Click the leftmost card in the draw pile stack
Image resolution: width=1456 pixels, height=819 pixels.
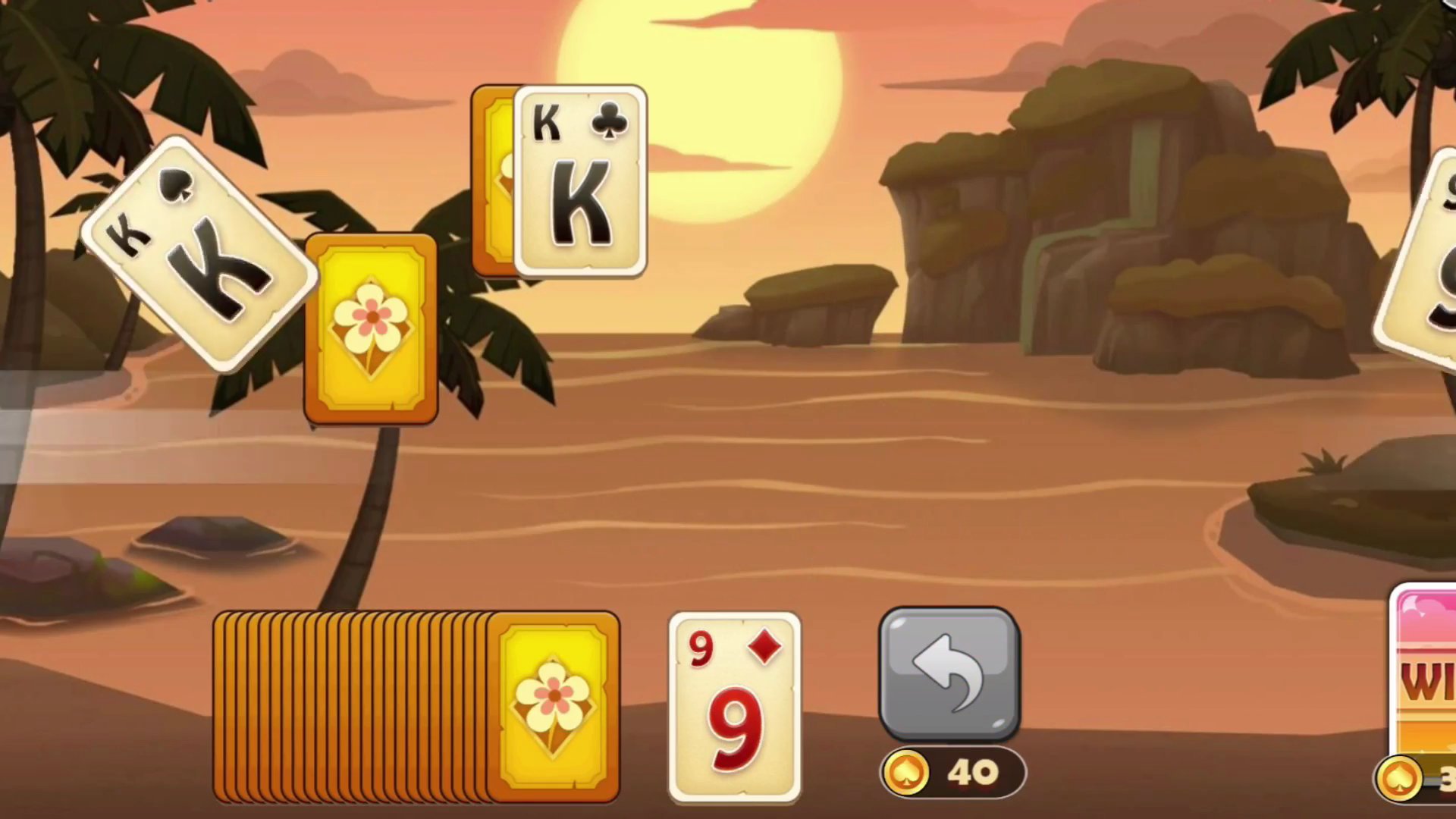pyautogui.click(x=224, y=705)
